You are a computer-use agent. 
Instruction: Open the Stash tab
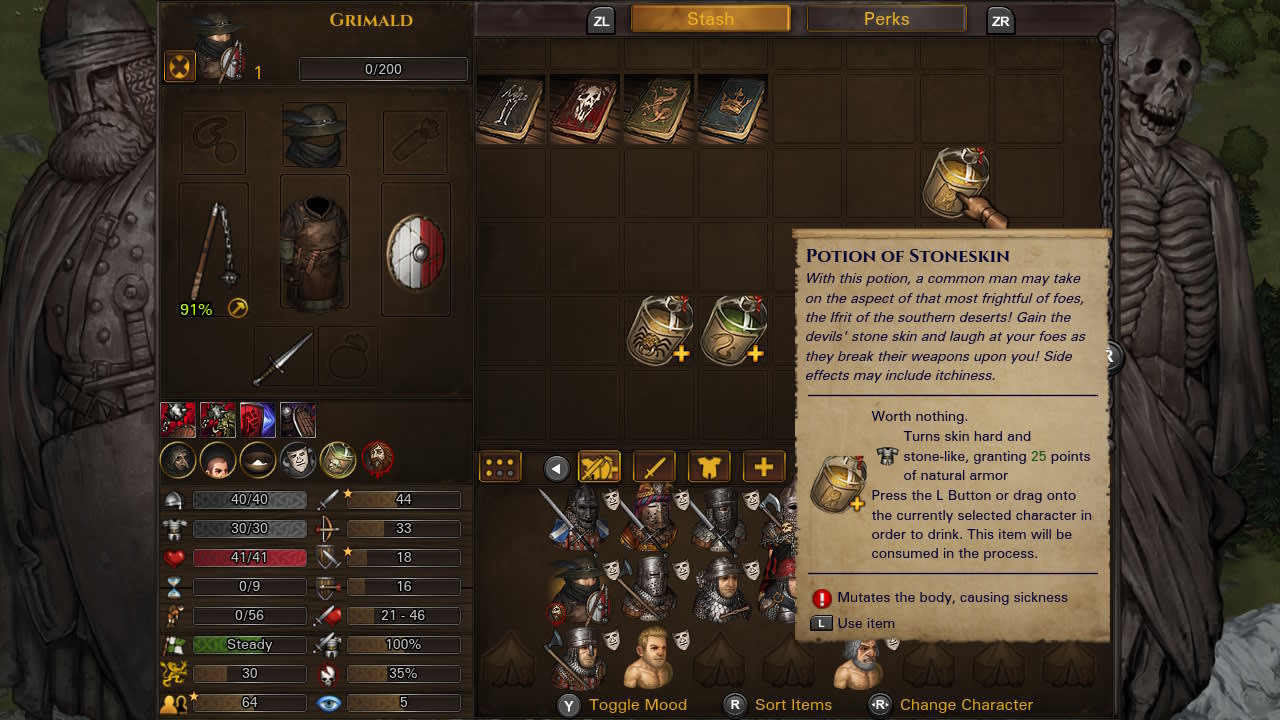[x=710, y=18]
